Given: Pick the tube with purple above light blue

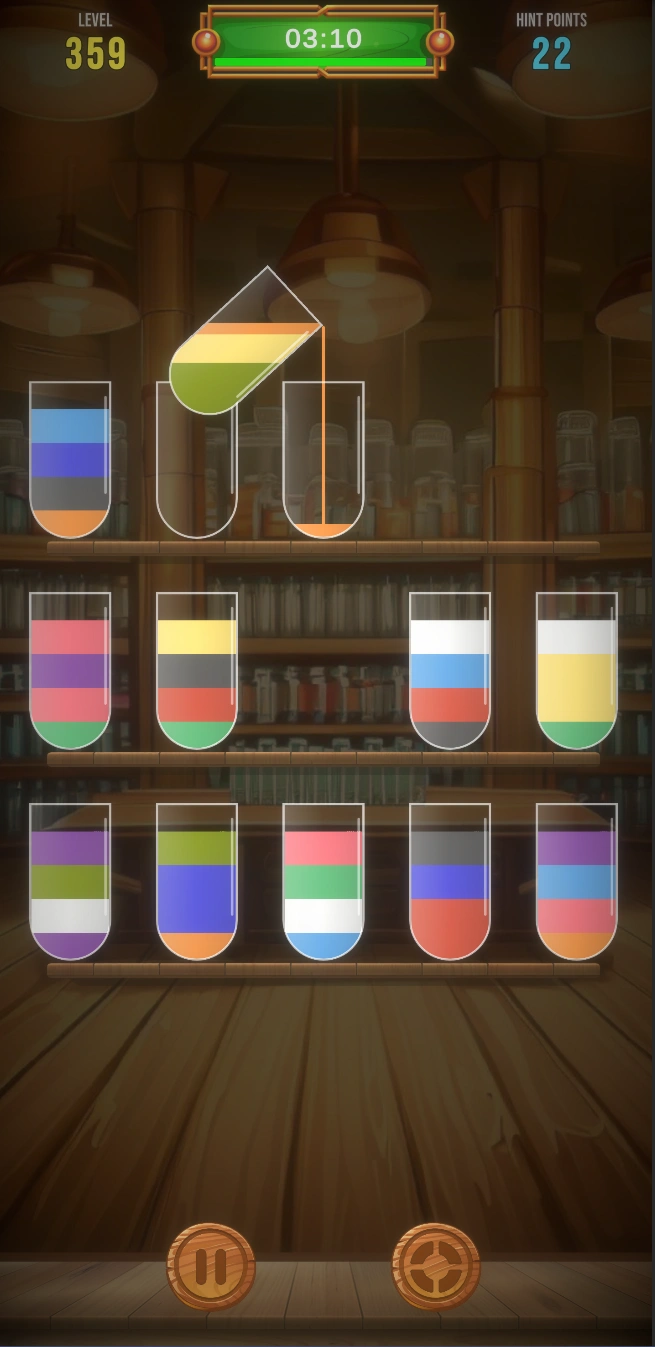Looking at the screenshot, I should (576, 881).
